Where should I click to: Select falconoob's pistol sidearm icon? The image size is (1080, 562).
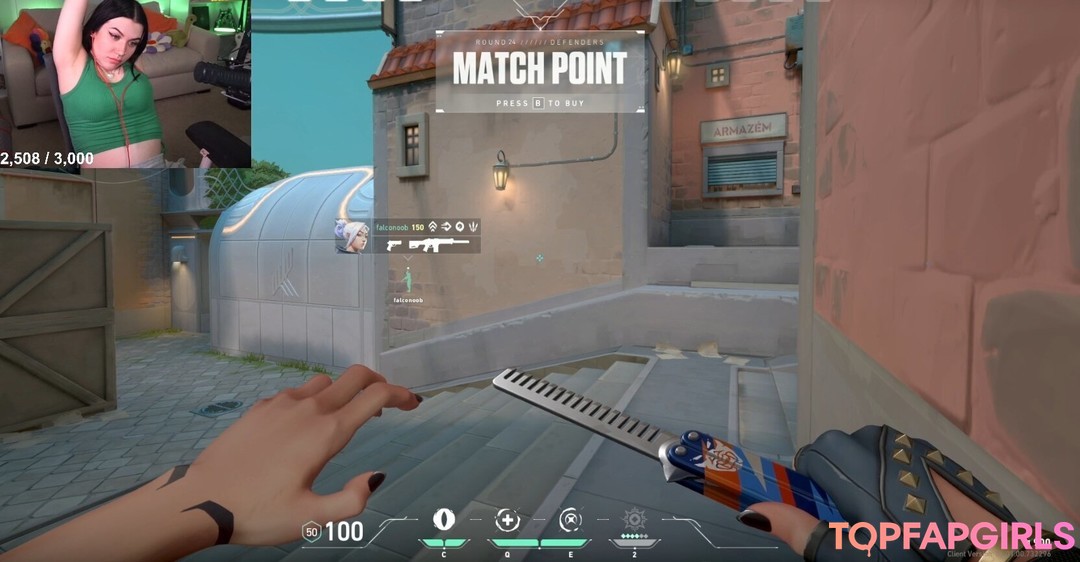[x=393, y=244]
